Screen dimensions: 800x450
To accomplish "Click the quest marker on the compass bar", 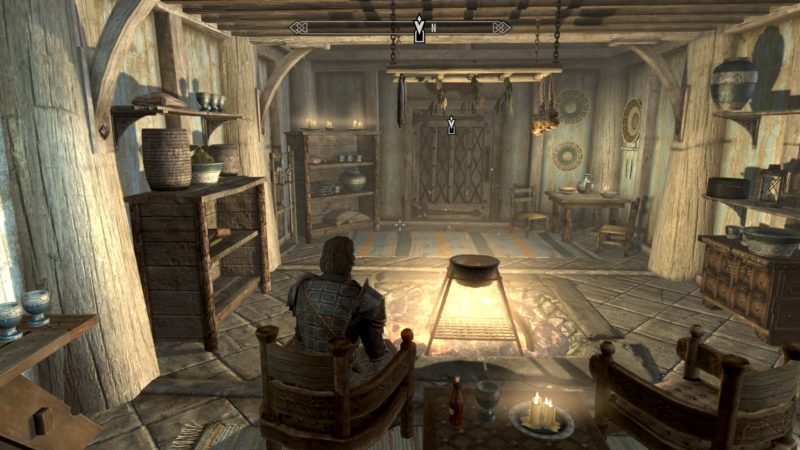I will pos(420,29).
